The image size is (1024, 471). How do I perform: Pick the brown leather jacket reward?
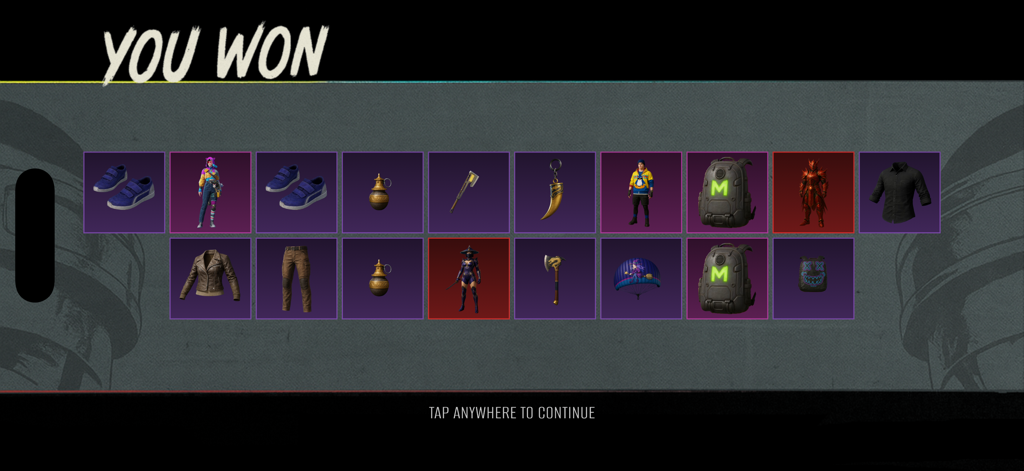pyautogui.click(x=210, y=279)
